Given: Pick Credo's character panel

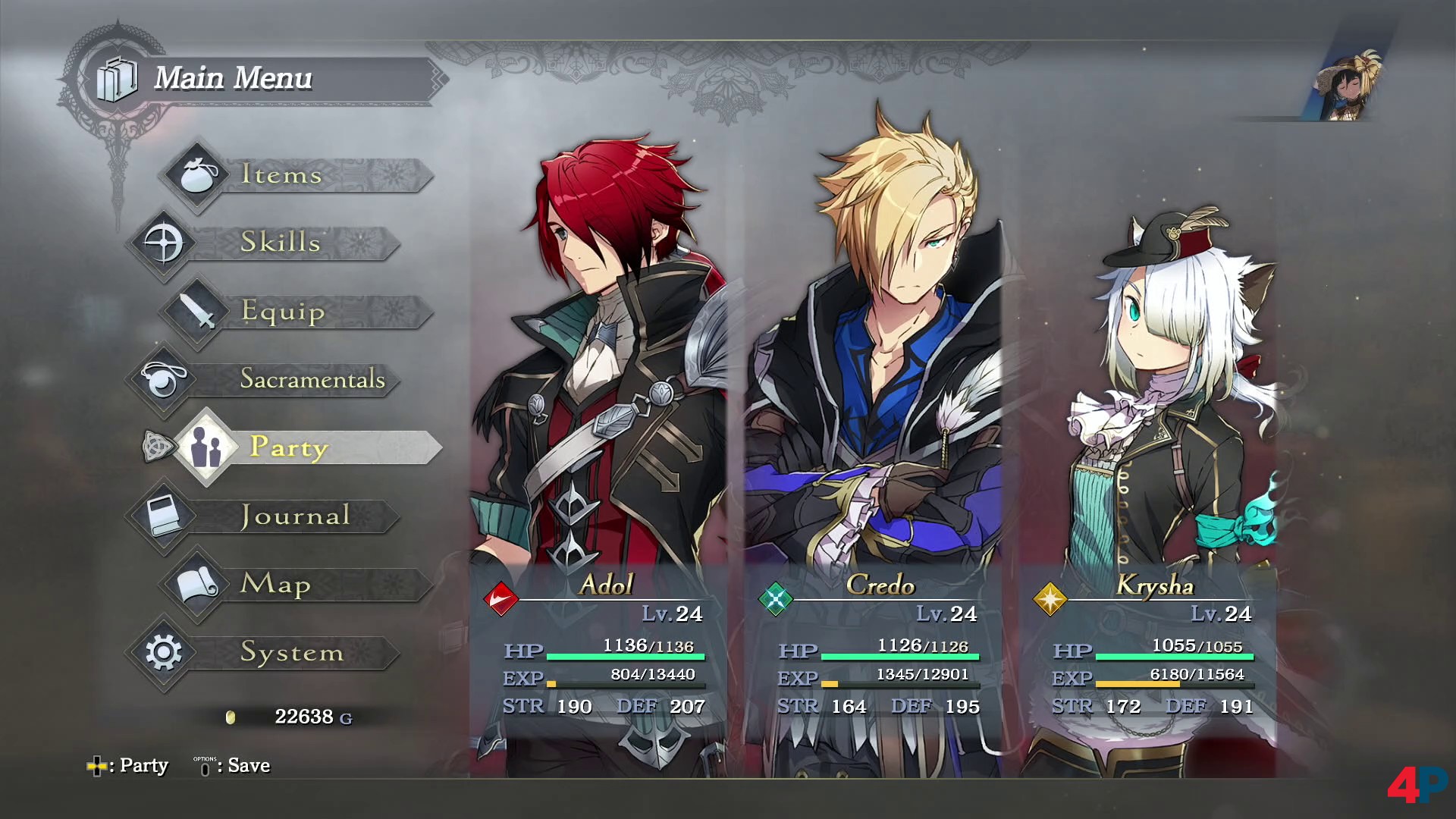Looking at the screenshot, I should pyautogui.click(x=874, y=455).
